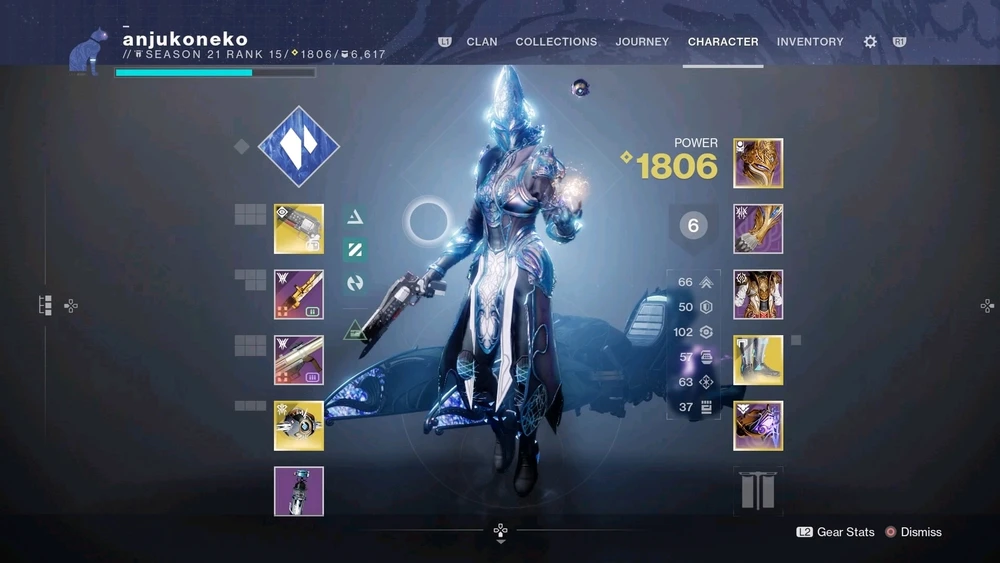Image resolution: width=1000 pixels, height=563 pixels.
Task: Choose the golden energy weapon slot
Action: 299,294
